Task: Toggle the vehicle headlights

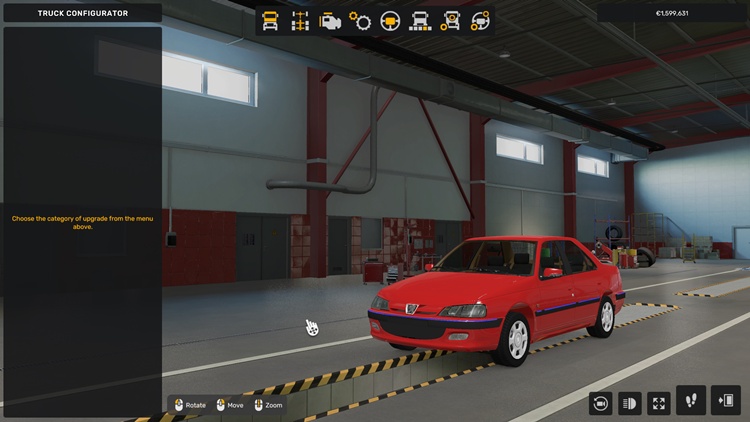Action: pos(630,402)
